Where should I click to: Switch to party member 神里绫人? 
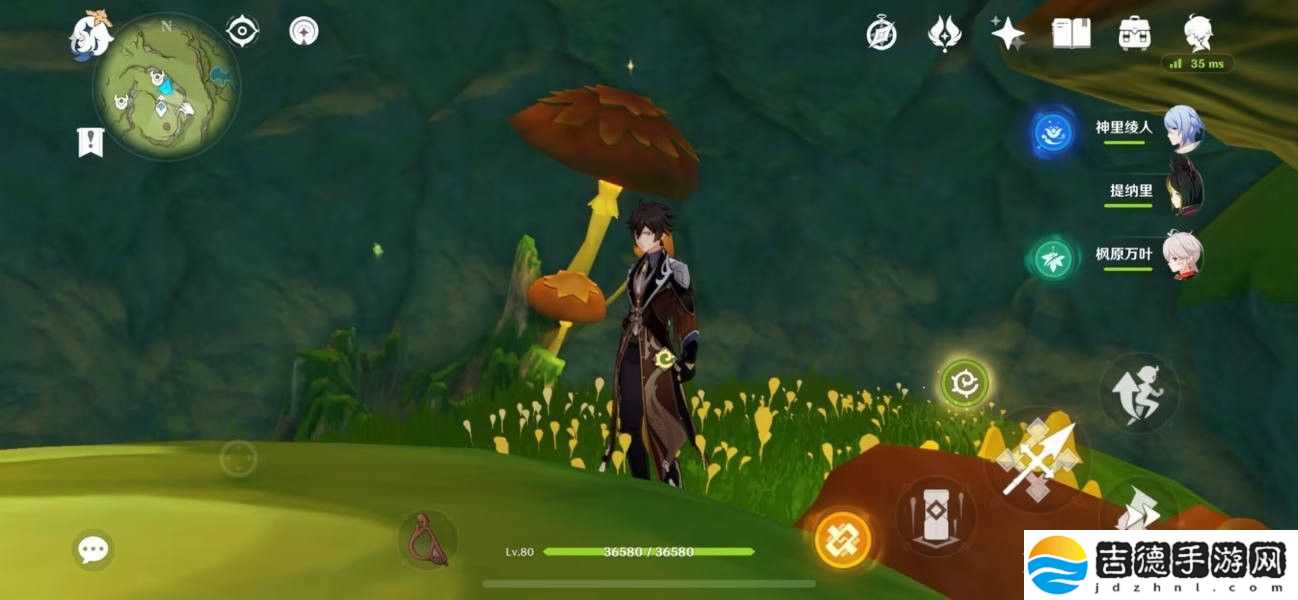(x=1184, y=129)
